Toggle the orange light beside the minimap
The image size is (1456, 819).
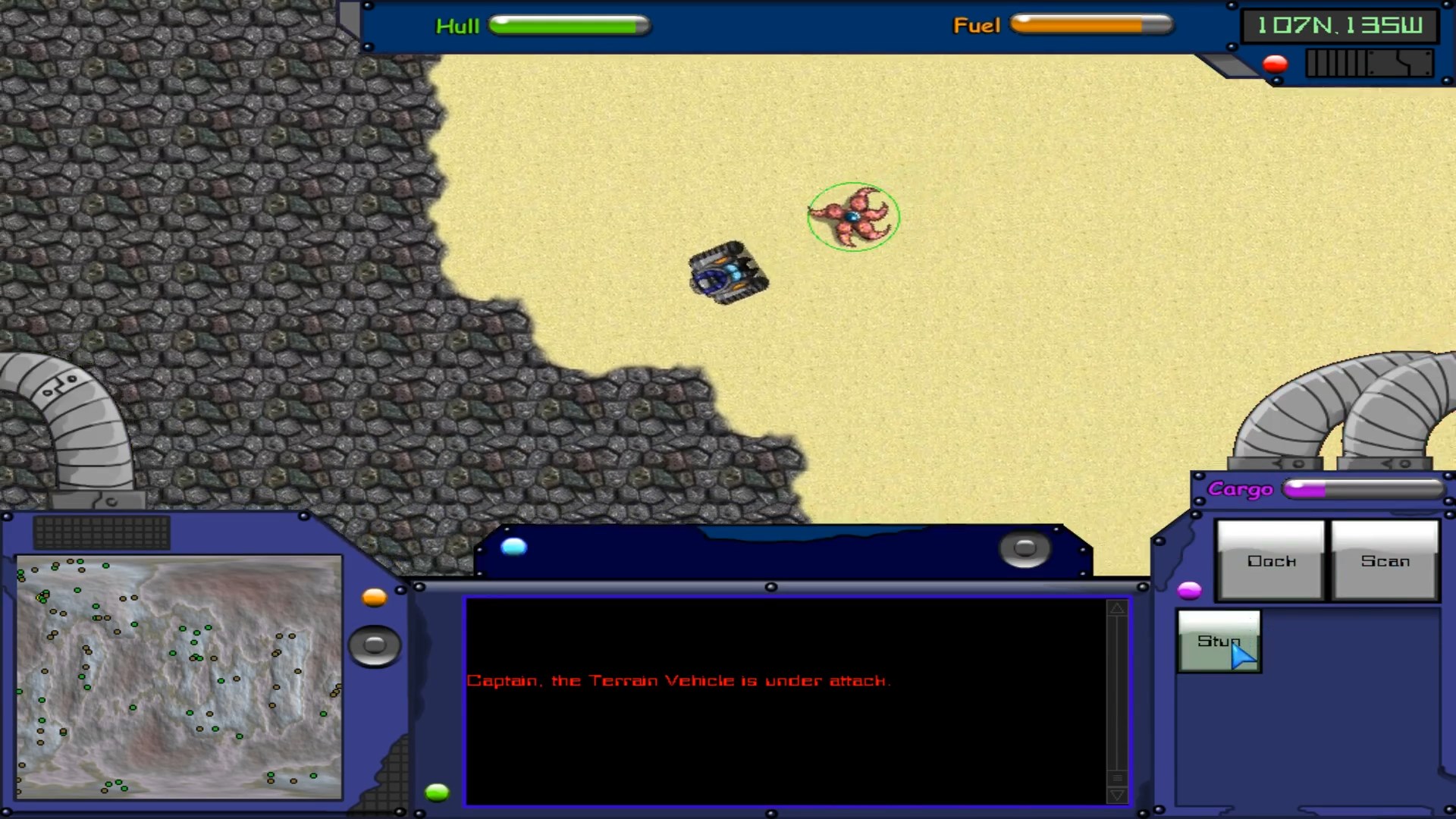(374, 598)
